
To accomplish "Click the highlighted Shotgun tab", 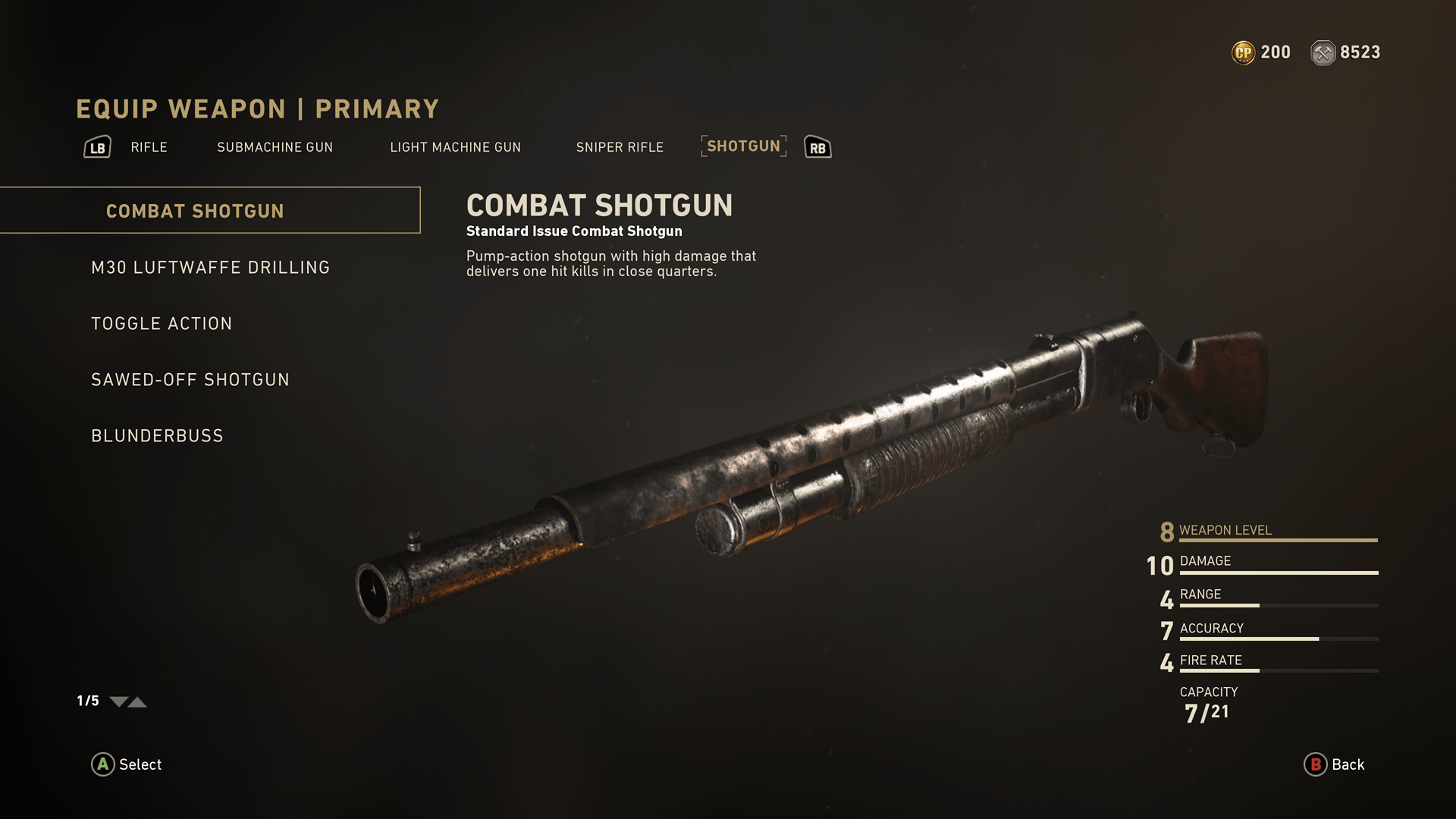I will click(x=743, y=146).
